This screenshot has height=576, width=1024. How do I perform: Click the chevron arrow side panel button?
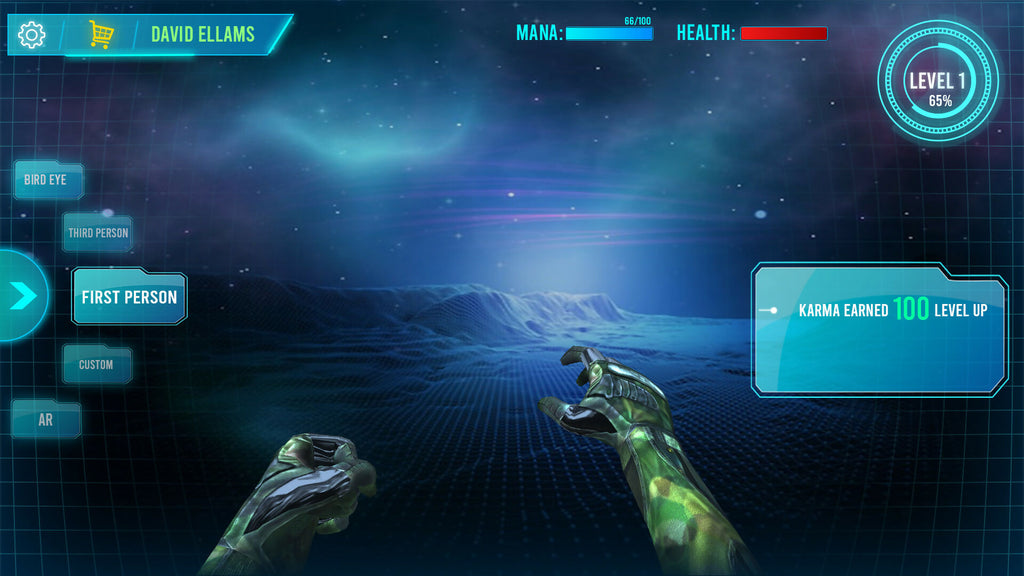click(x=23, y=295)
